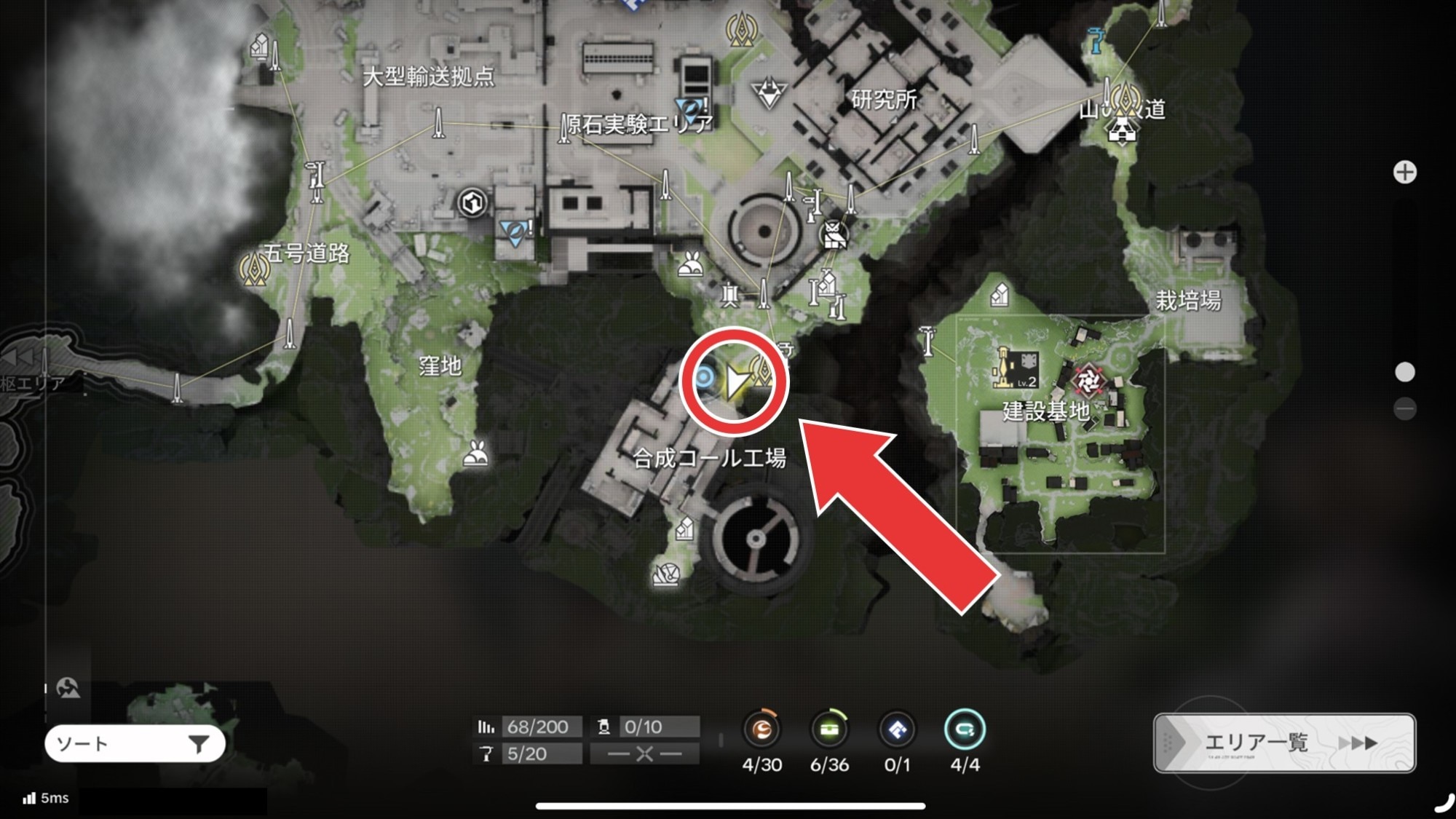Select the red-white pinwheel marker near 建設基地
Screen dimensions: 1456x819
pyautogui.click(x=1088, y=379)
